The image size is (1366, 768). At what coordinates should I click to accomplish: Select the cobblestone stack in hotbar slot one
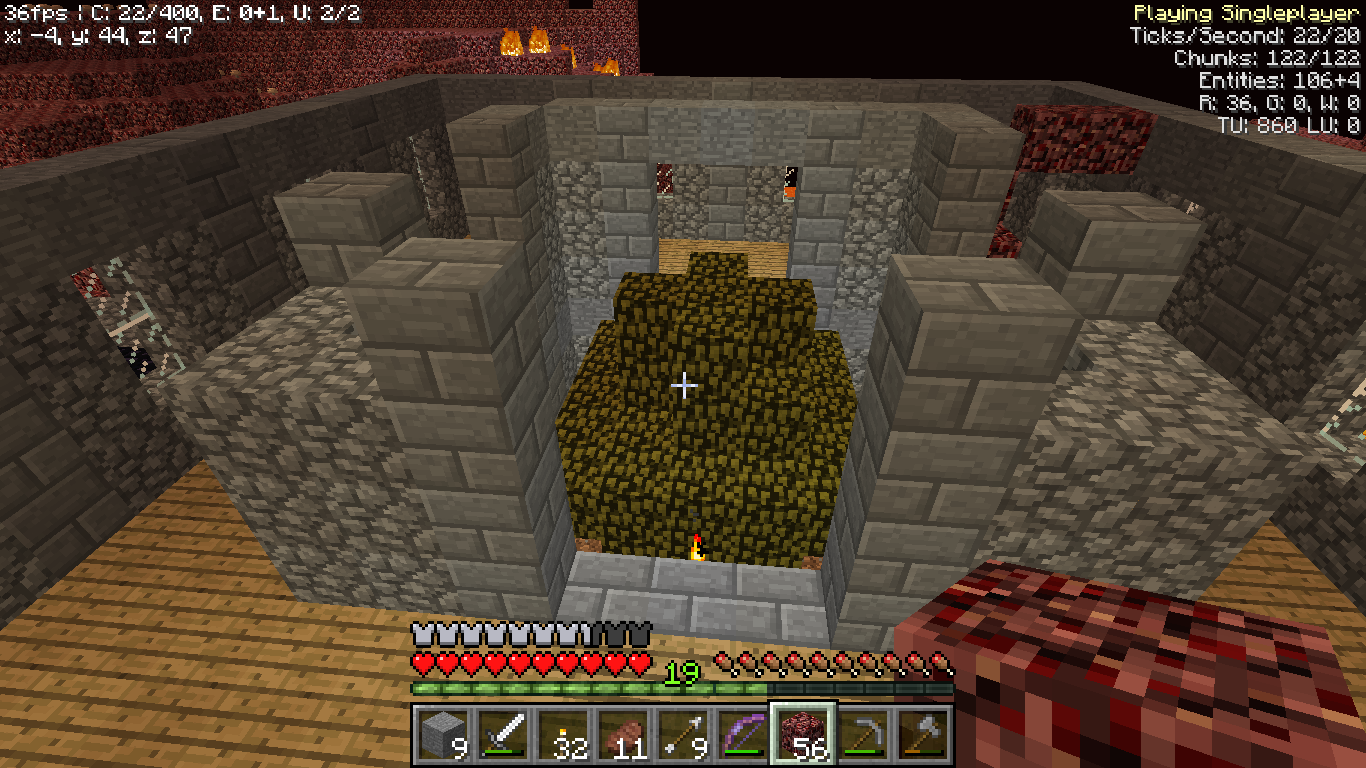442,733
